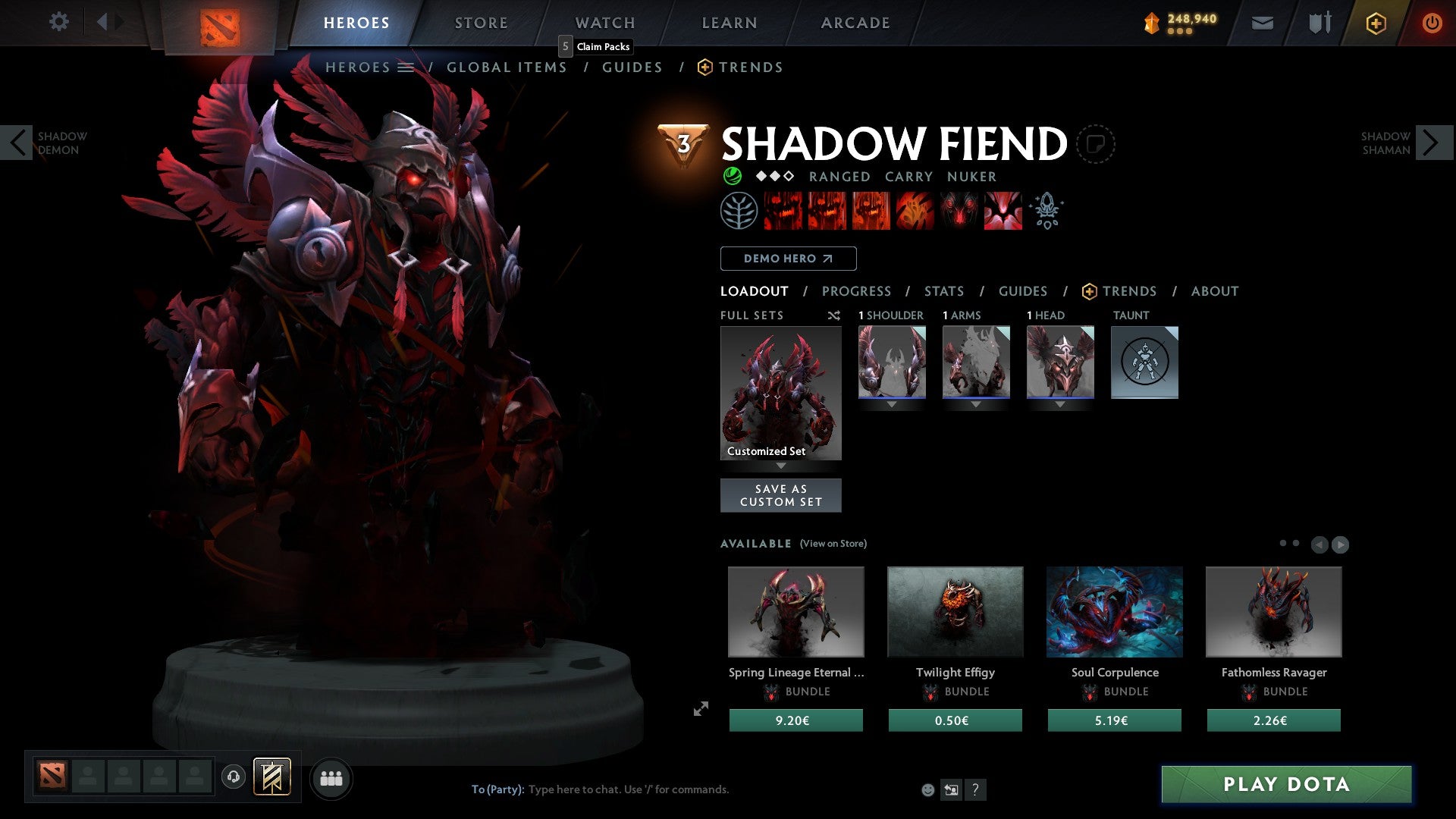This screenshot has height=819, width=1456.
Task: Open the Aghanim's upgrades icon
Action: pyautogui.click(x=1046, y=211)
